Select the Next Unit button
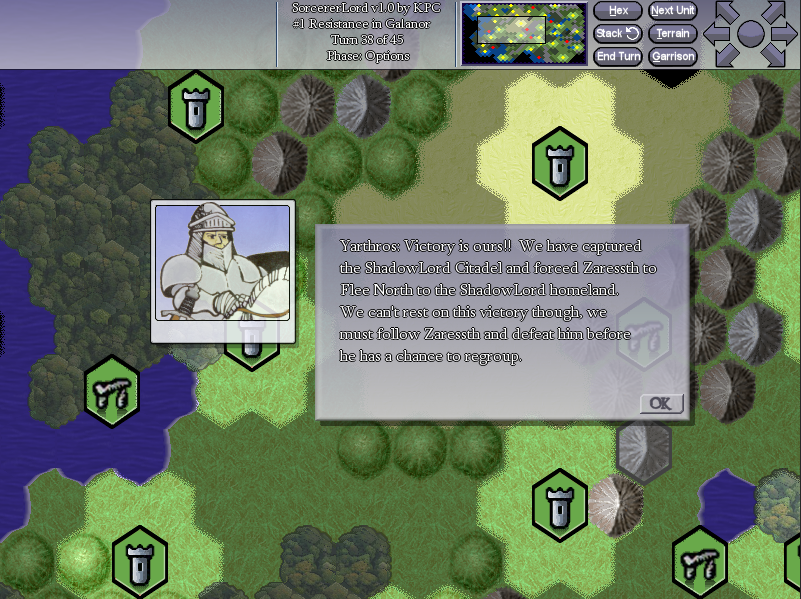 (672, 11)
